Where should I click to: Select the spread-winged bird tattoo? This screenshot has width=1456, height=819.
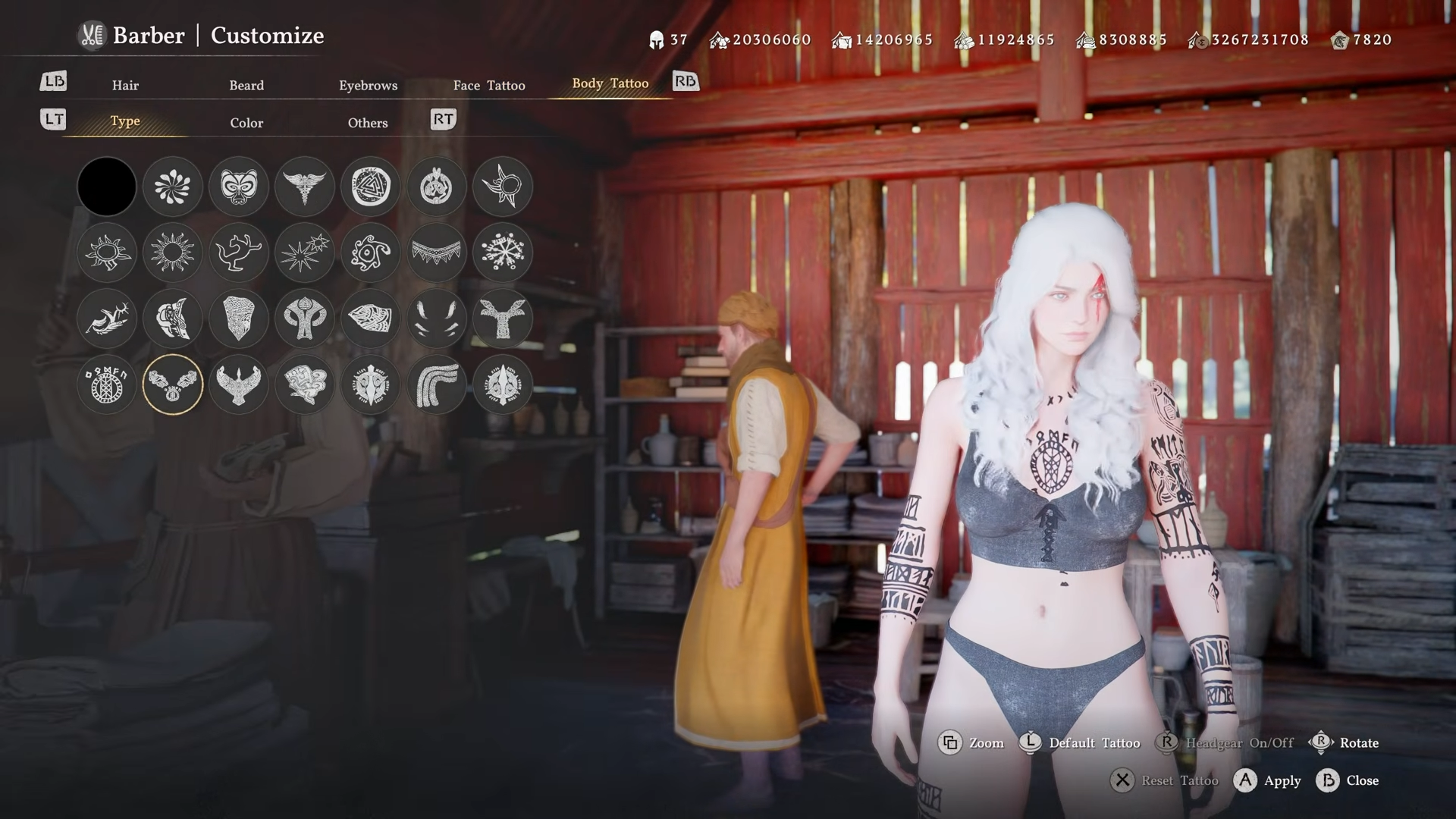click(239, 384)
